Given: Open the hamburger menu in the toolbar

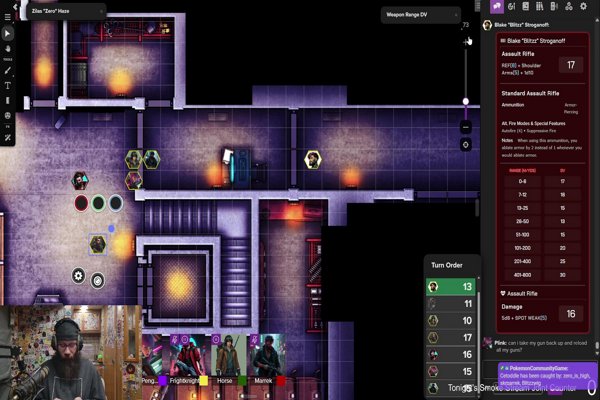Looking at the screenshot, I should pyautogui.click(x=7, y=17).
